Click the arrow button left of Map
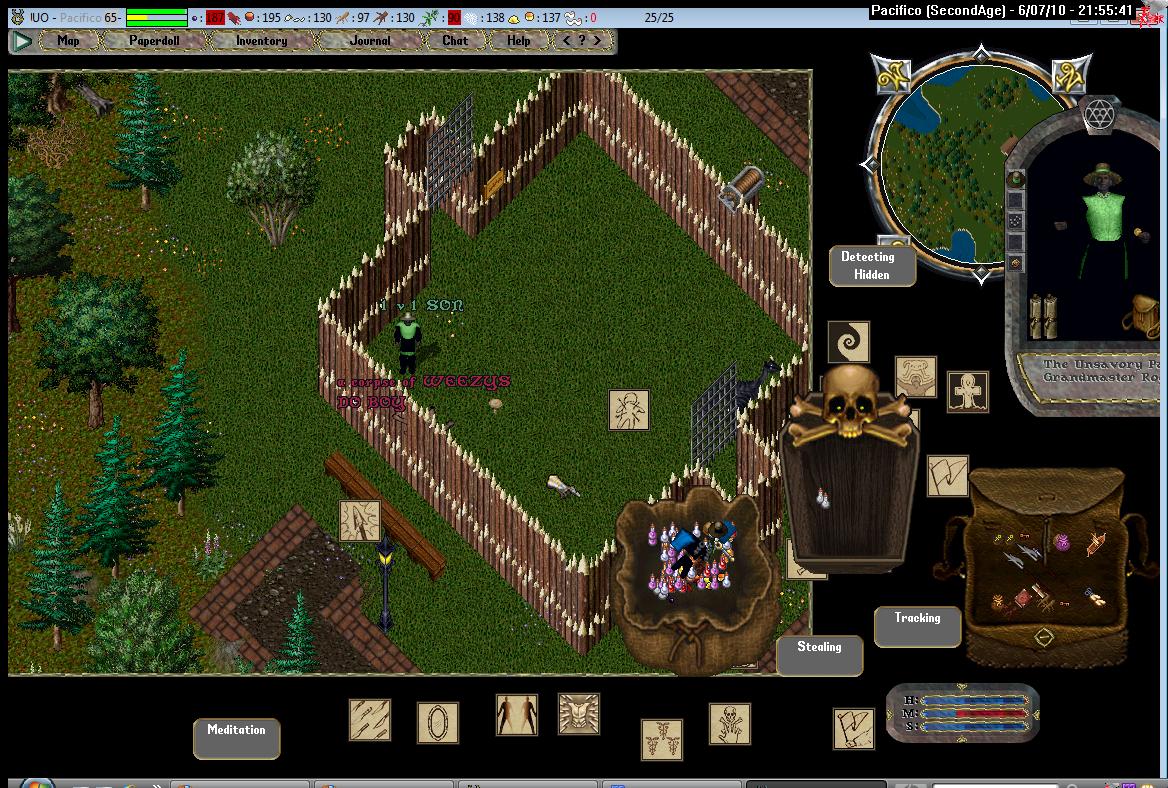 (22, 41)
